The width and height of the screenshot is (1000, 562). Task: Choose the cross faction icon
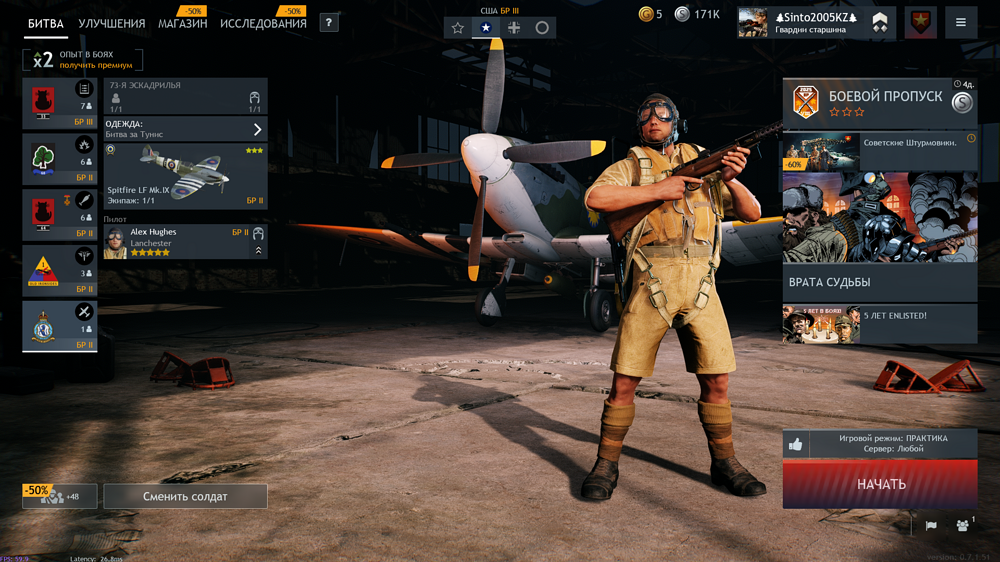point(514,28)
